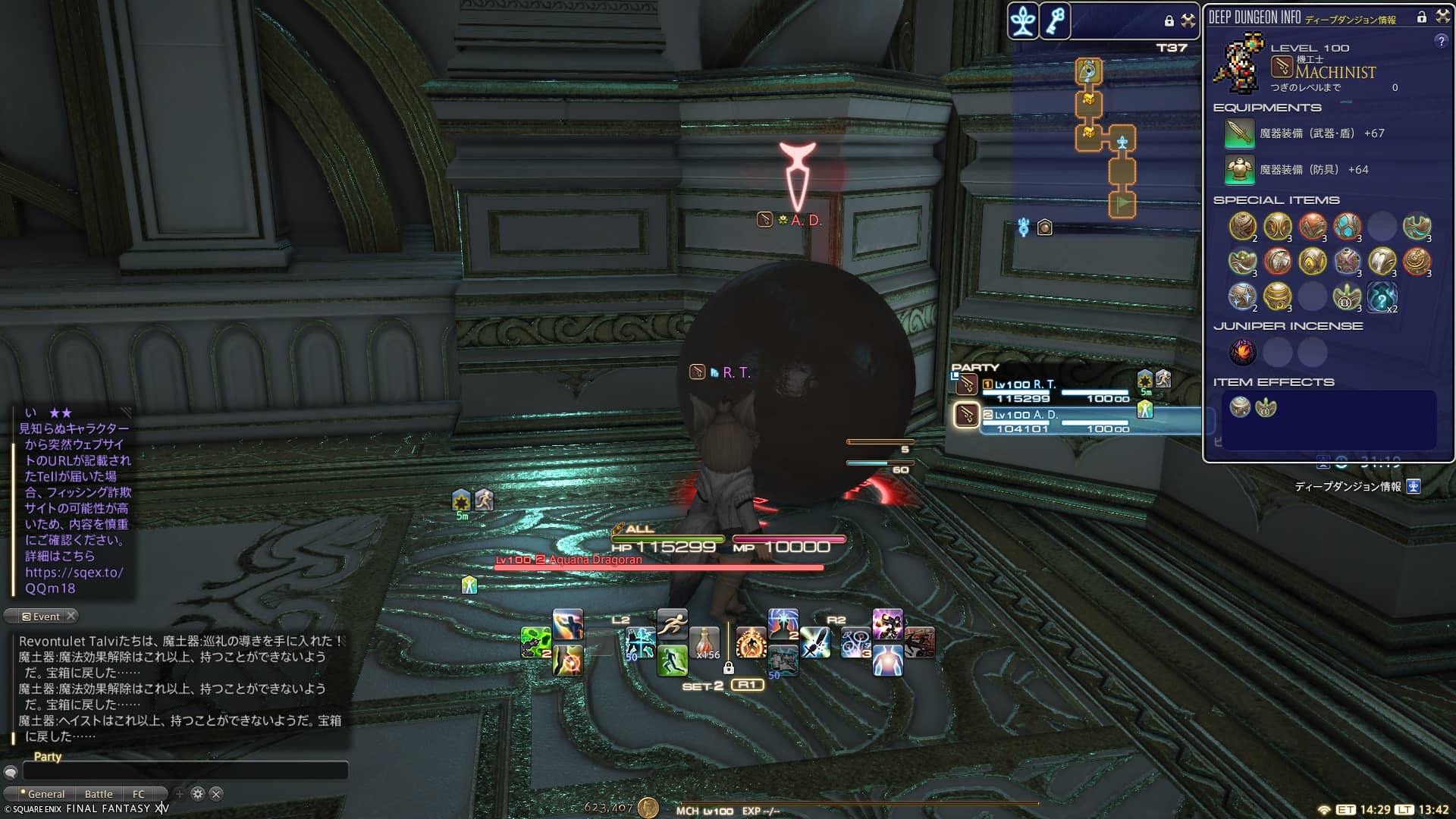This screenshot has width=1456, height=819.
Task: Click the Party chat input field
Action: point(185,771)
